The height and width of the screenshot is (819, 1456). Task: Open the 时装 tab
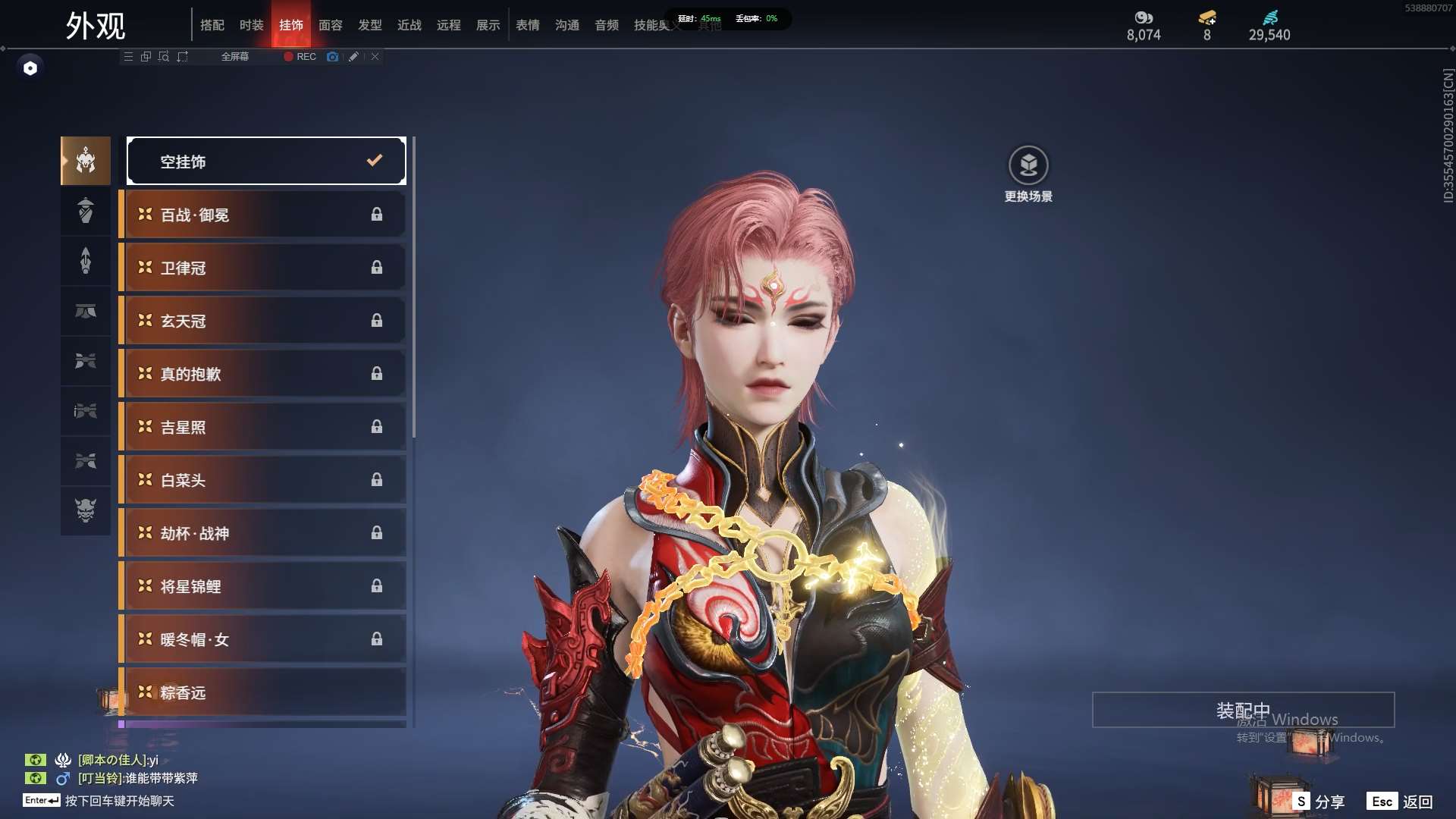click(x=251, y=25)
